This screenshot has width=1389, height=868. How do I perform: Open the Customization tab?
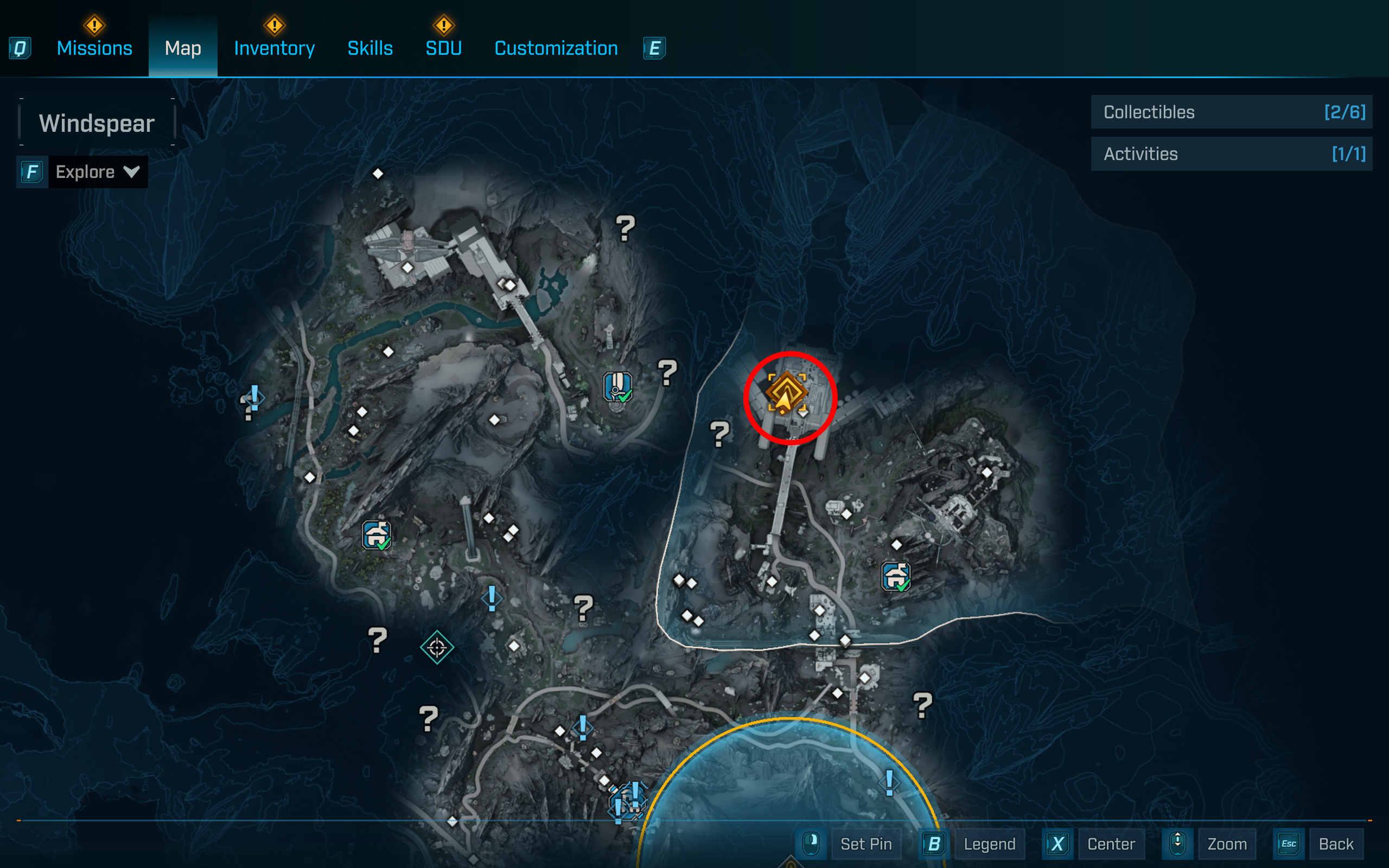point(556,48)
